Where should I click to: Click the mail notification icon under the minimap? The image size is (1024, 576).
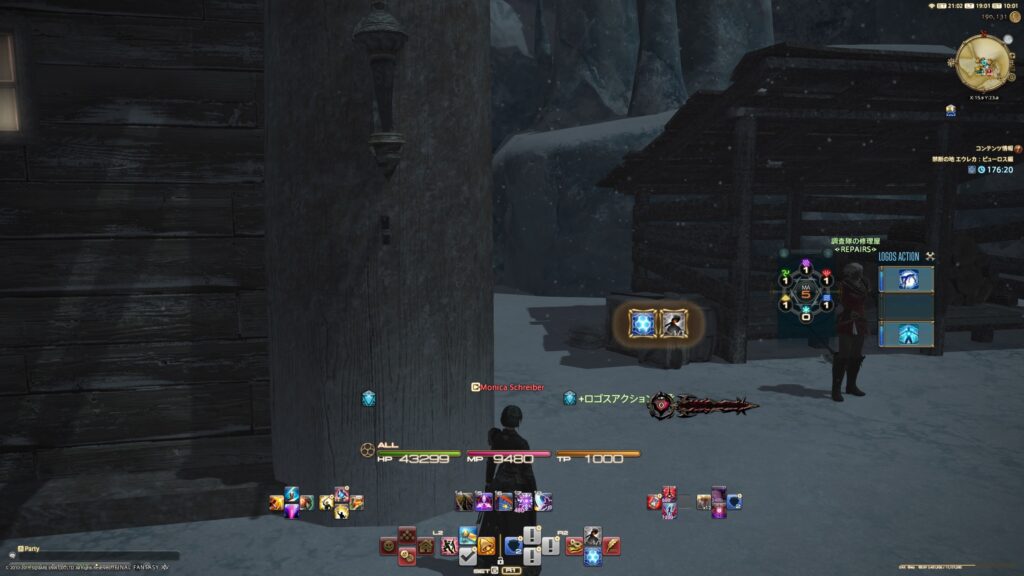pos(949,110)
